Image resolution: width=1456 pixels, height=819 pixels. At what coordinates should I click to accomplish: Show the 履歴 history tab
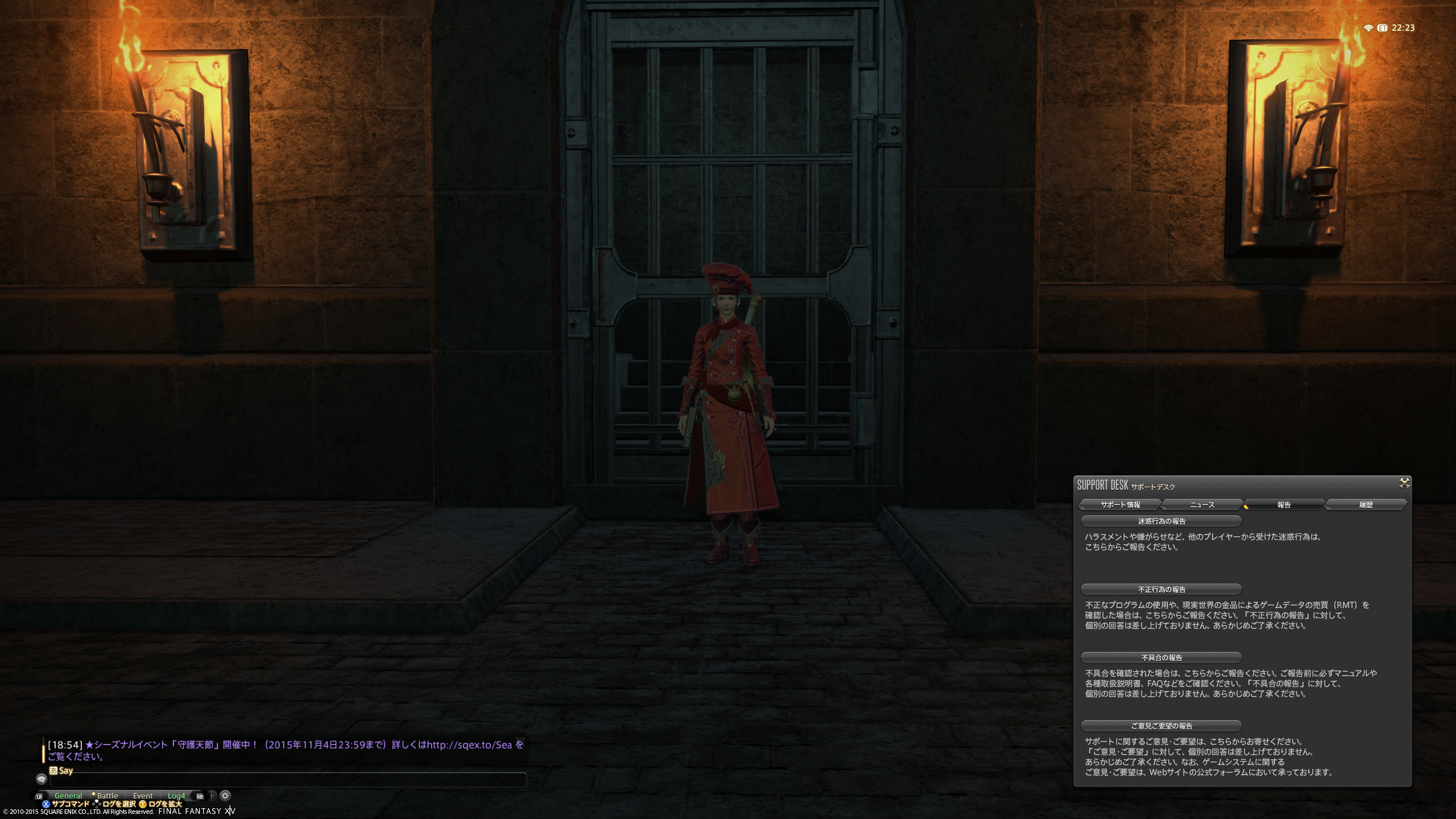pos(1366,504)
